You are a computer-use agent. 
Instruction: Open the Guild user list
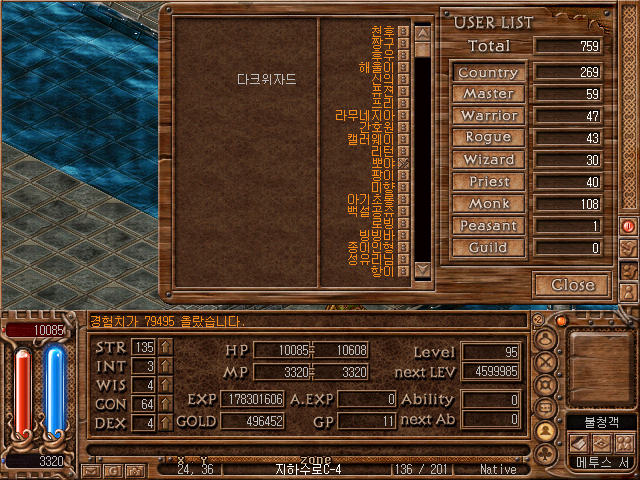click(488, 248)
